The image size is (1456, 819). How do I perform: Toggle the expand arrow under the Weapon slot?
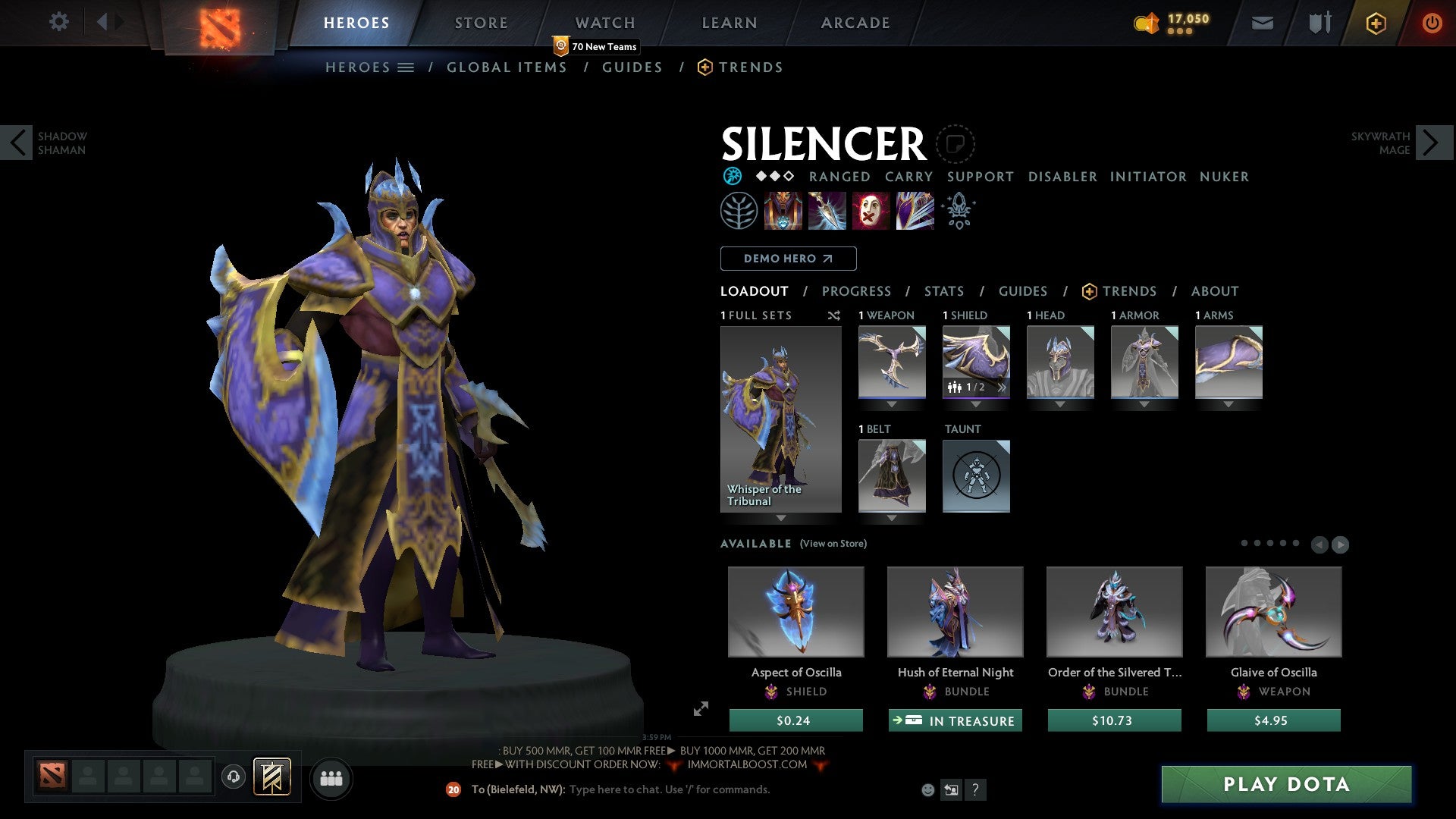tap(893, 404)
